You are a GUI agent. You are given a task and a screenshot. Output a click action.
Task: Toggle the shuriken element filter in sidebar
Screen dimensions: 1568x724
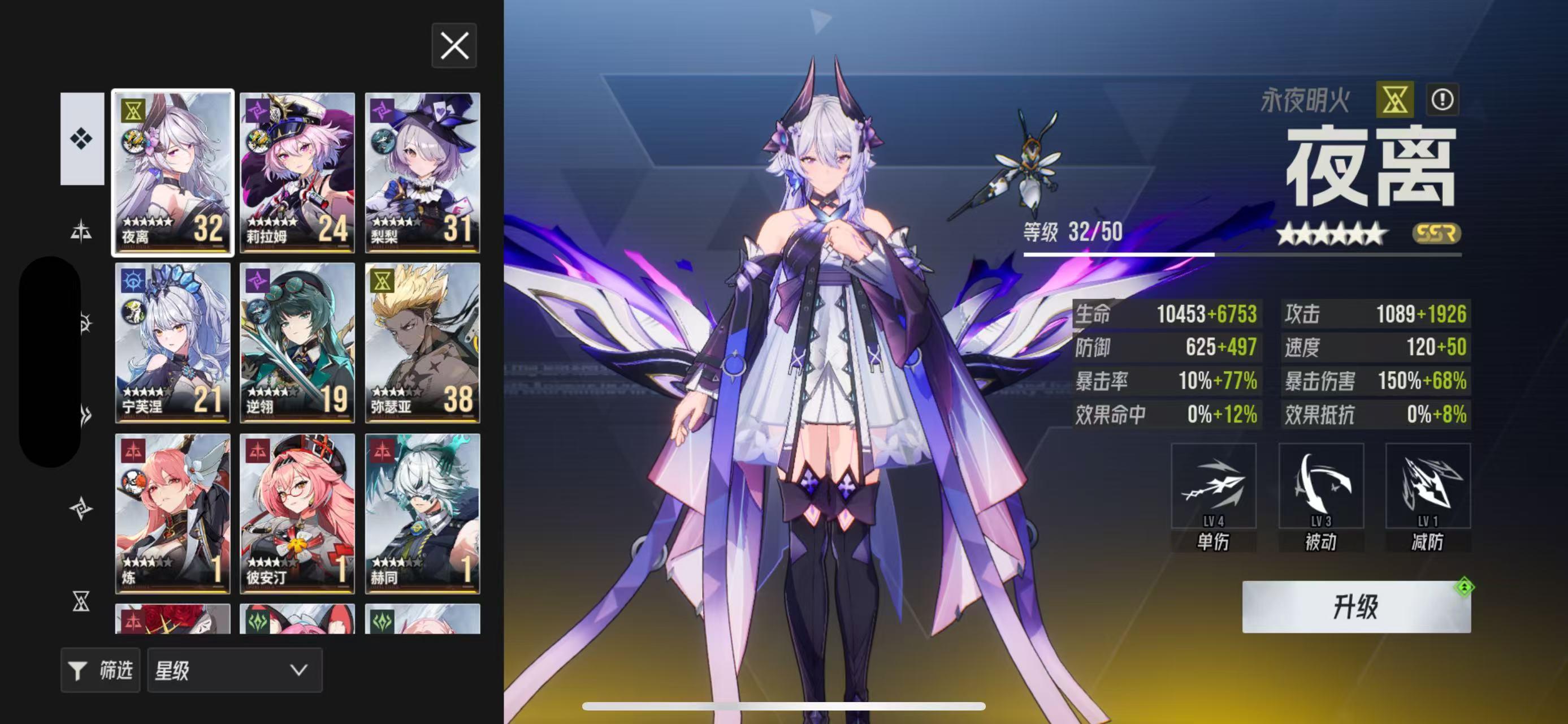81,508
